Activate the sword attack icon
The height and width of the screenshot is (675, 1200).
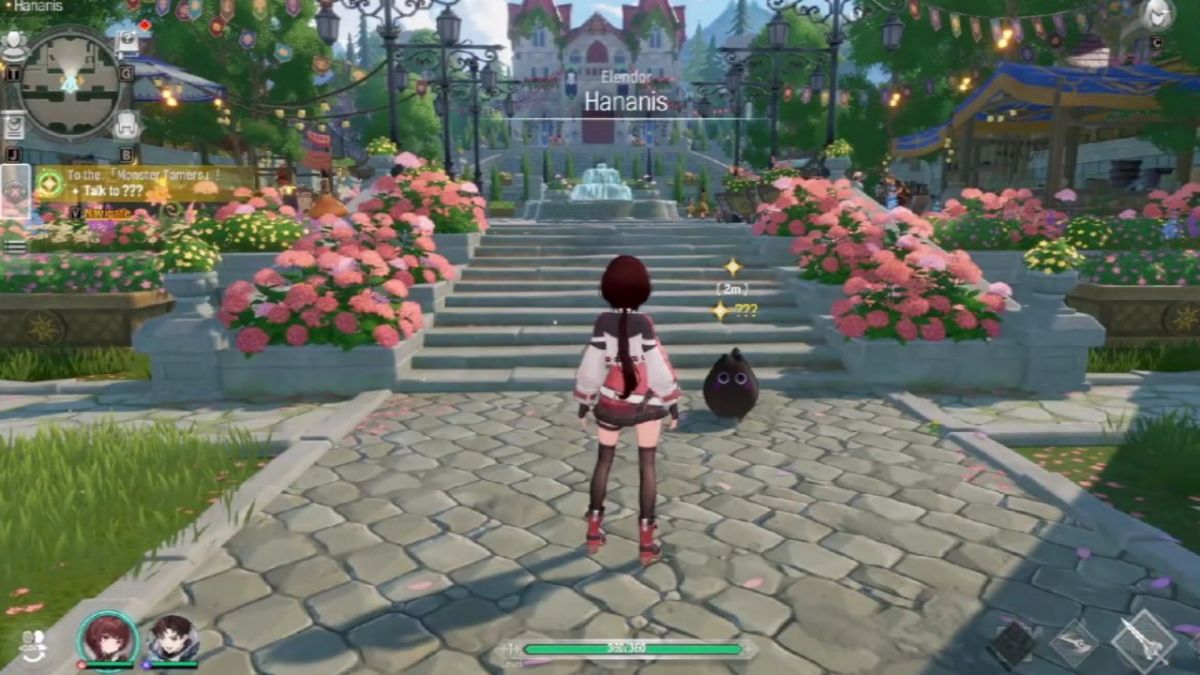click(1143, 640)
